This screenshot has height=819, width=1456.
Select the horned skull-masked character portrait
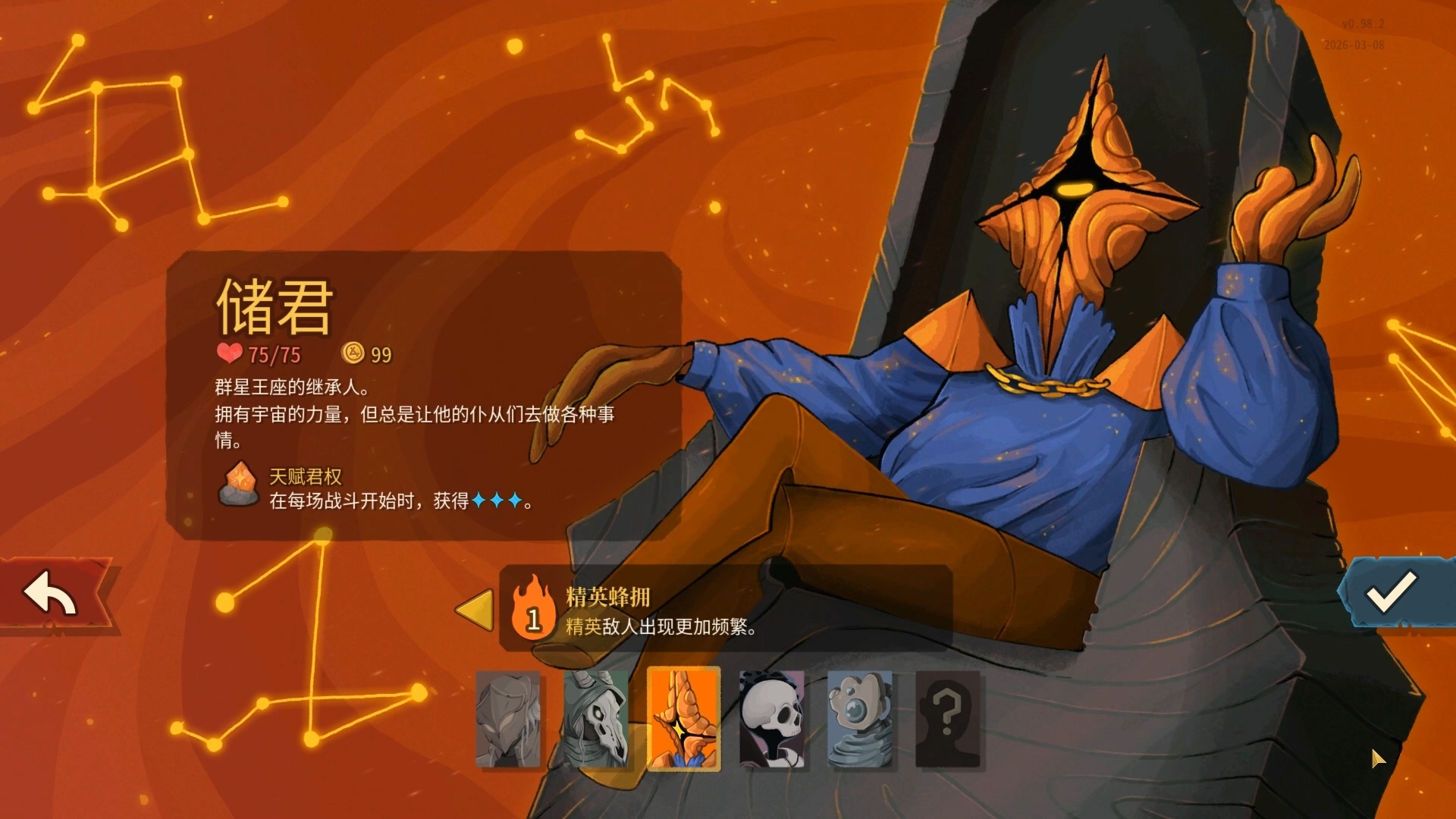[597, 720]
